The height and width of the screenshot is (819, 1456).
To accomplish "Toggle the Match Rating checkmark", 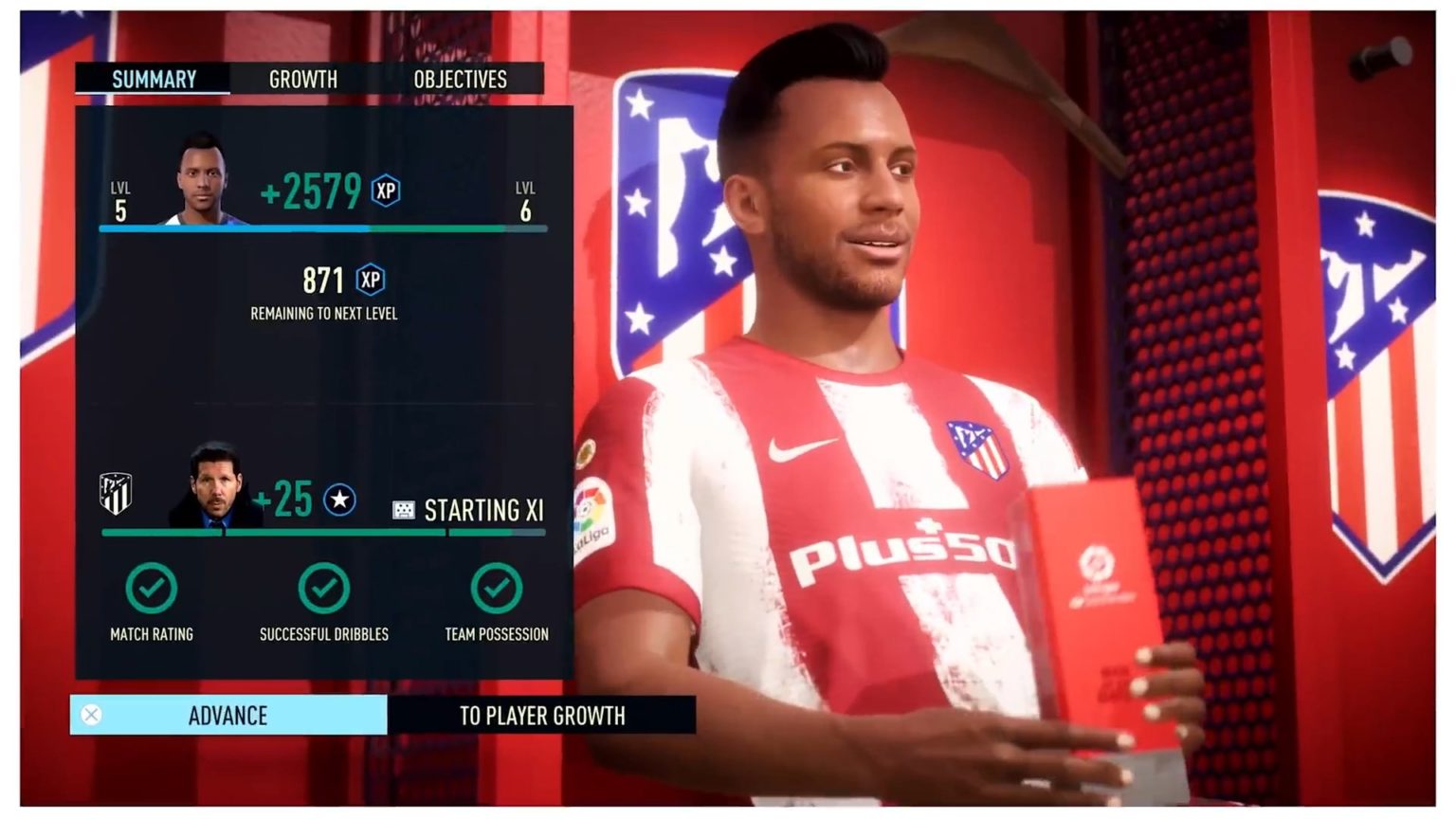I will (x=151, y=588).
